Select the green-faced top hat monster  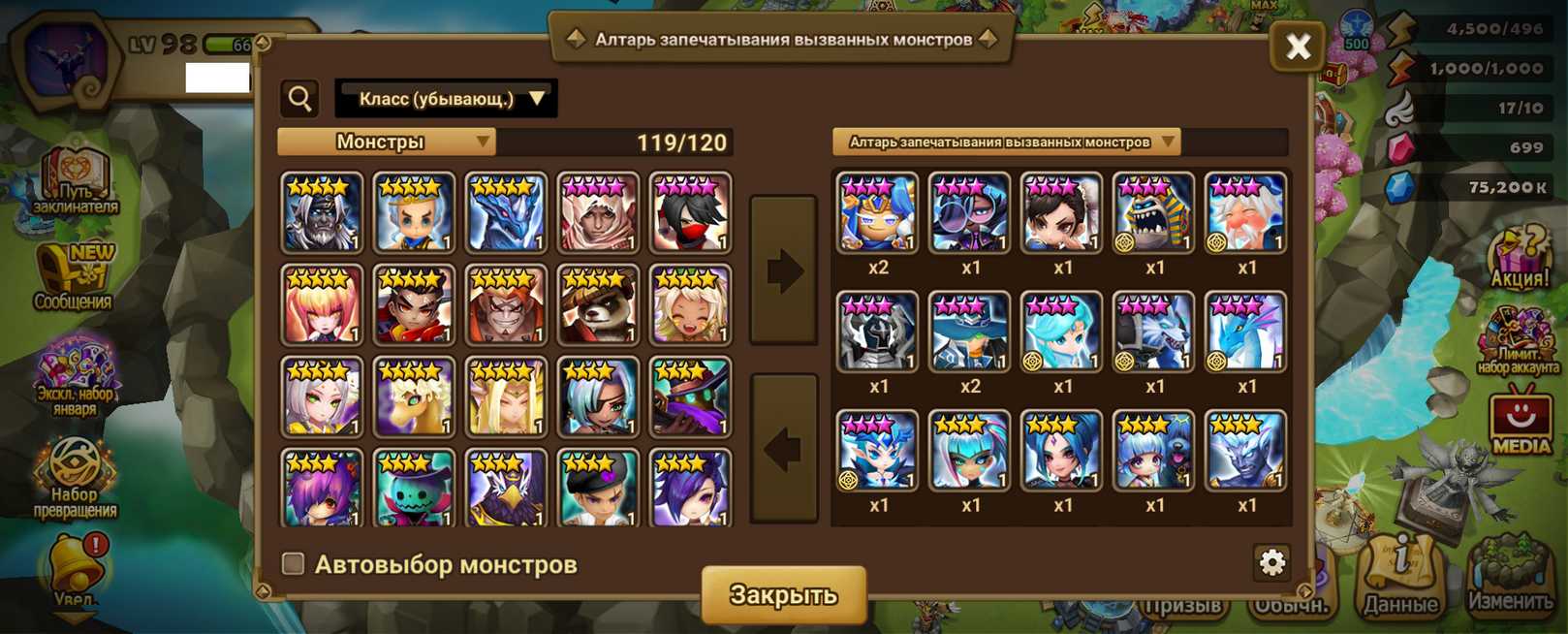414,488
